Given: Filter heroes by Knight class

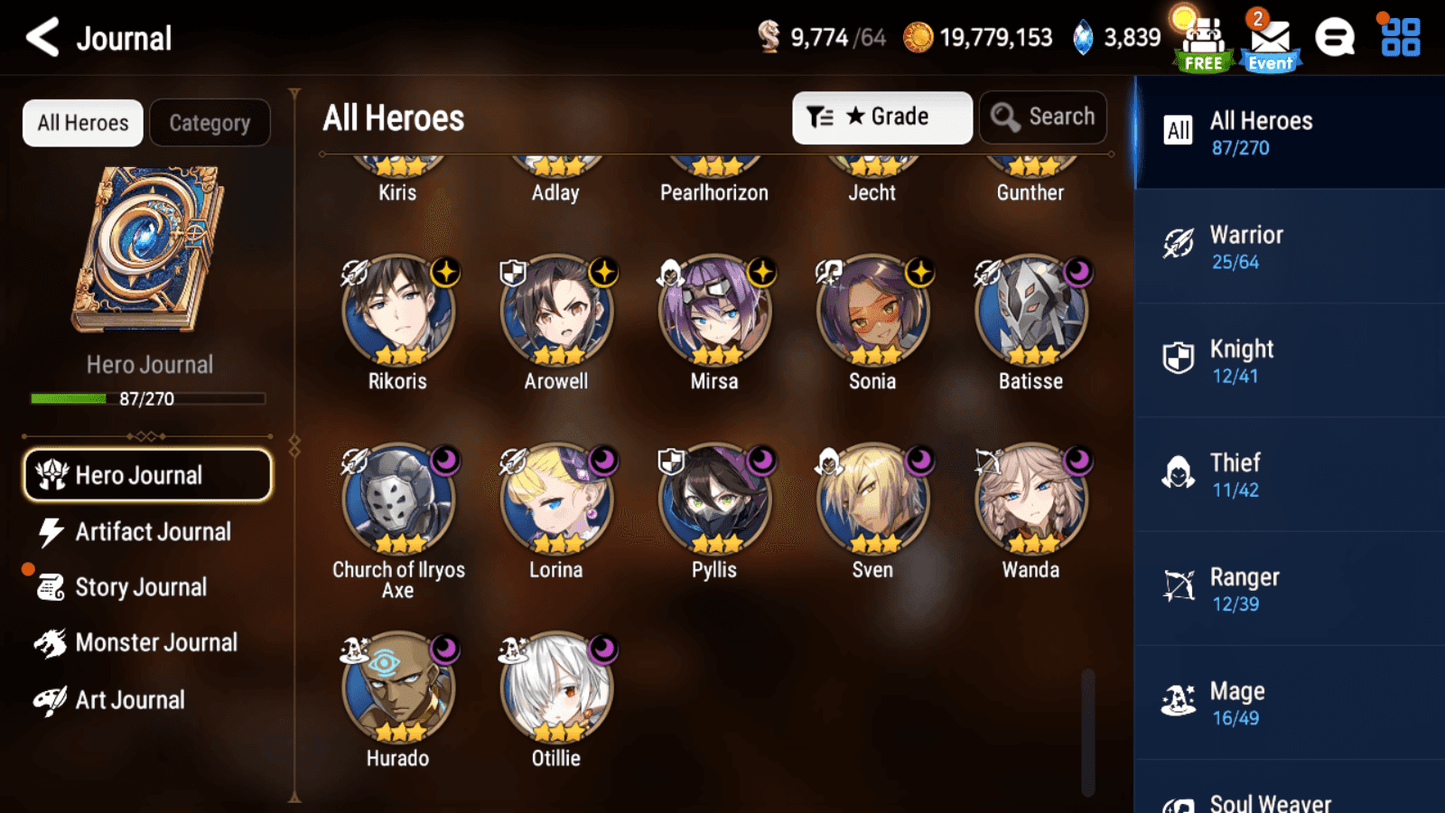Looking at the screenshot, I should (x=1288, y=360).
